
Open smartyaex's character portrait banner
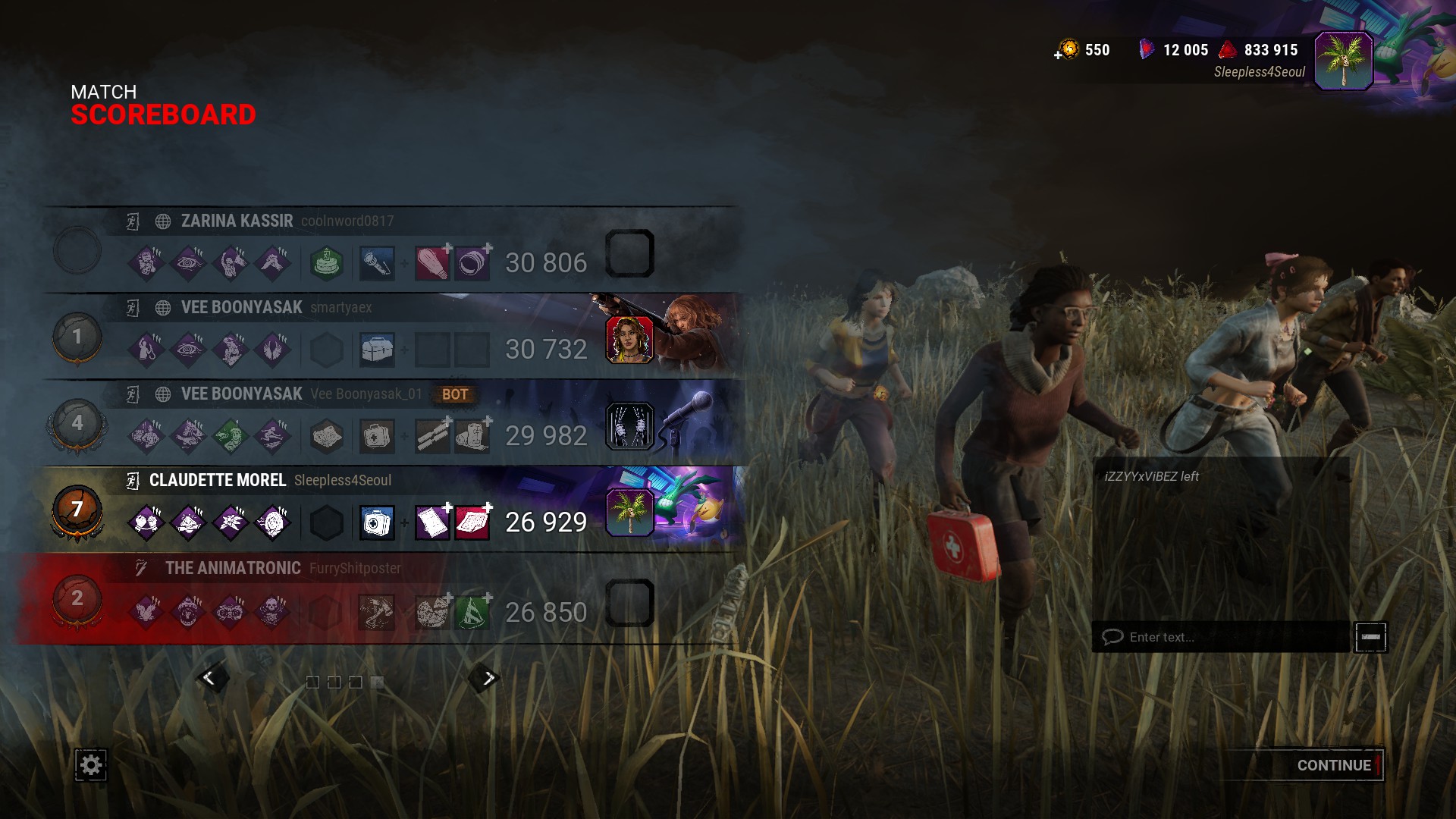(629, 339)
